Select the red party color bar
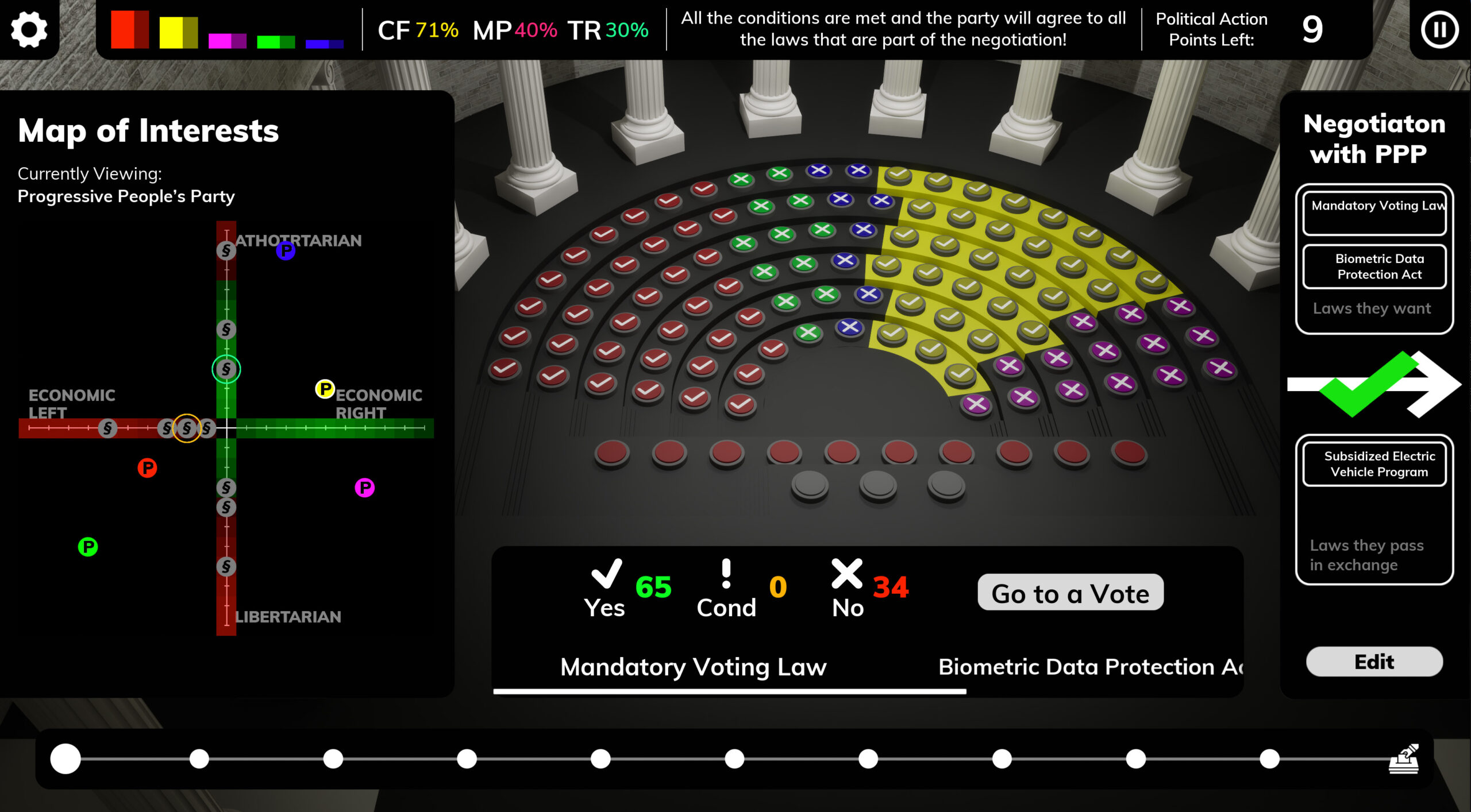 (x=129, y=29)
